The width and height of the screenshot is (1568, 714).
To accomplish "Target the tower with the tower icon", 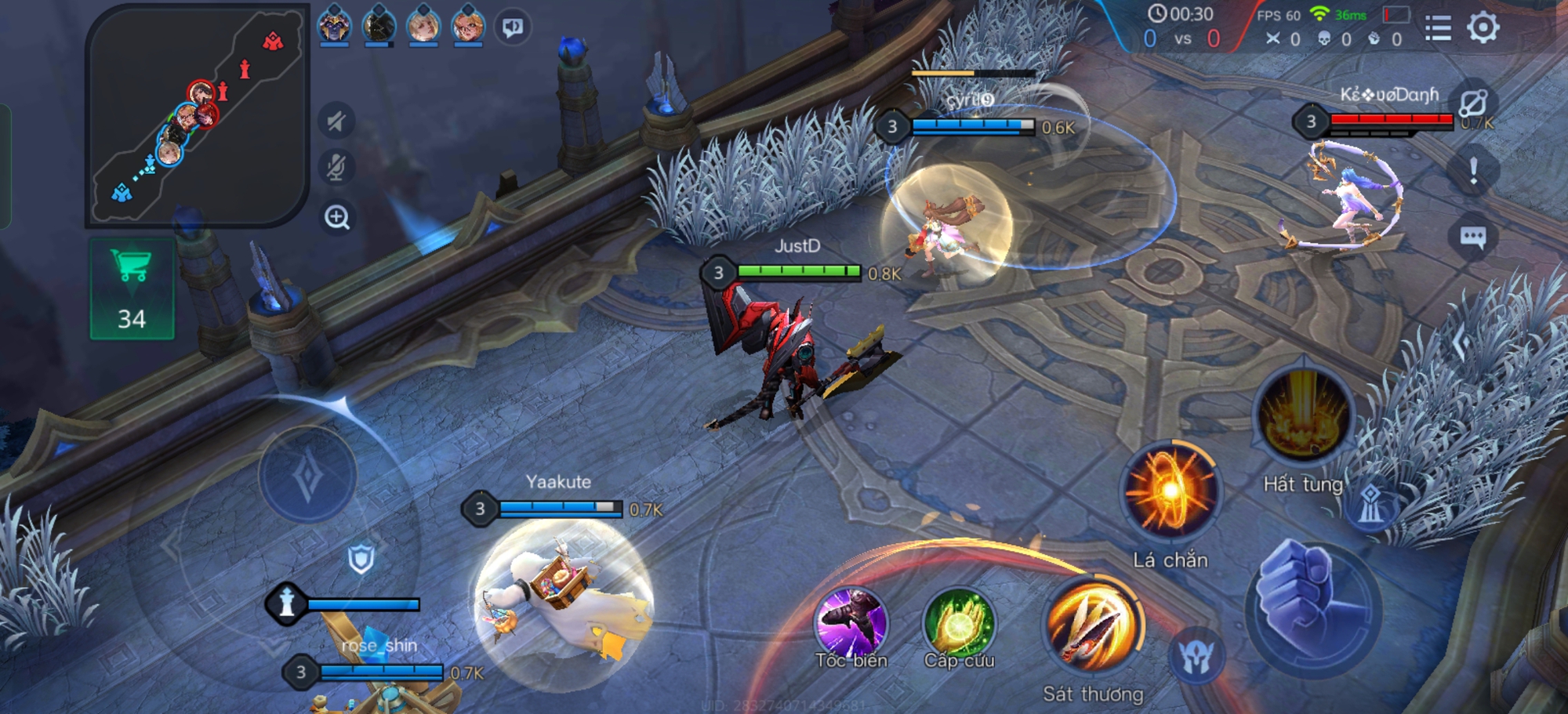I will pos(1370,504).
